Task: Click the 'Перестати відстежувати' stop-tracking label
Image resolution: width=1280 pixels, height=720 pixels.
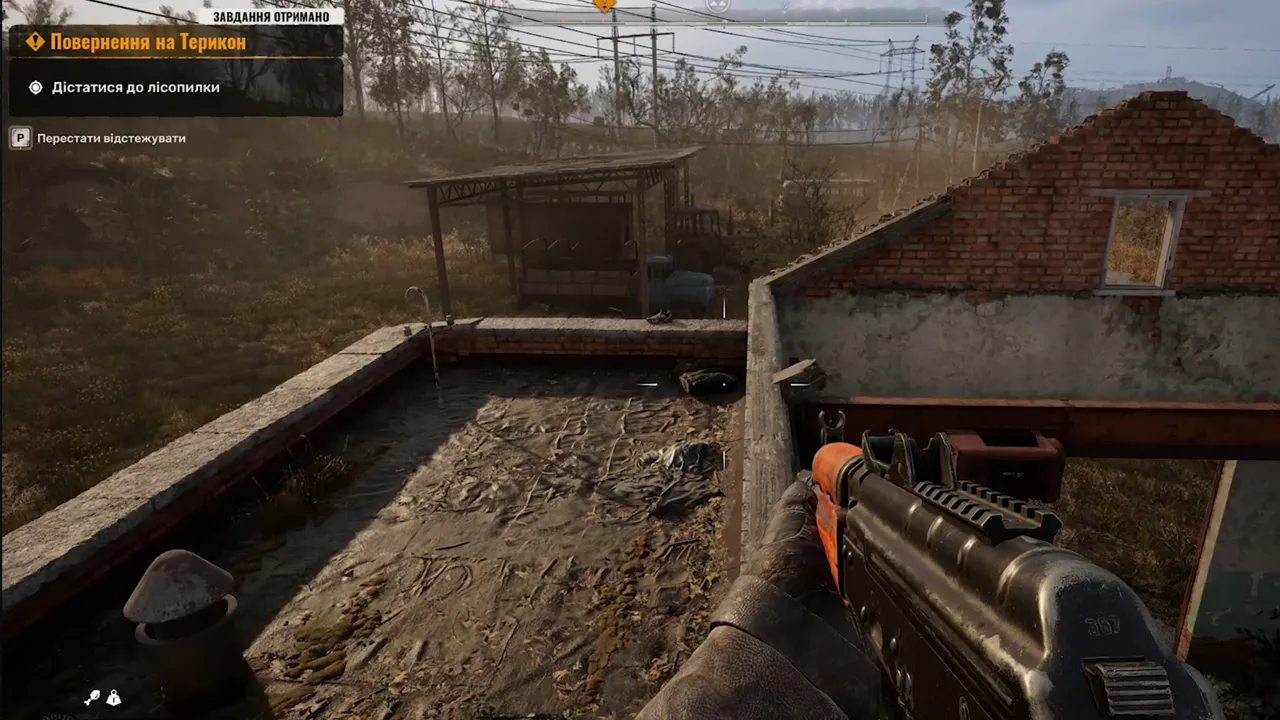Action: tap(111, 138)
